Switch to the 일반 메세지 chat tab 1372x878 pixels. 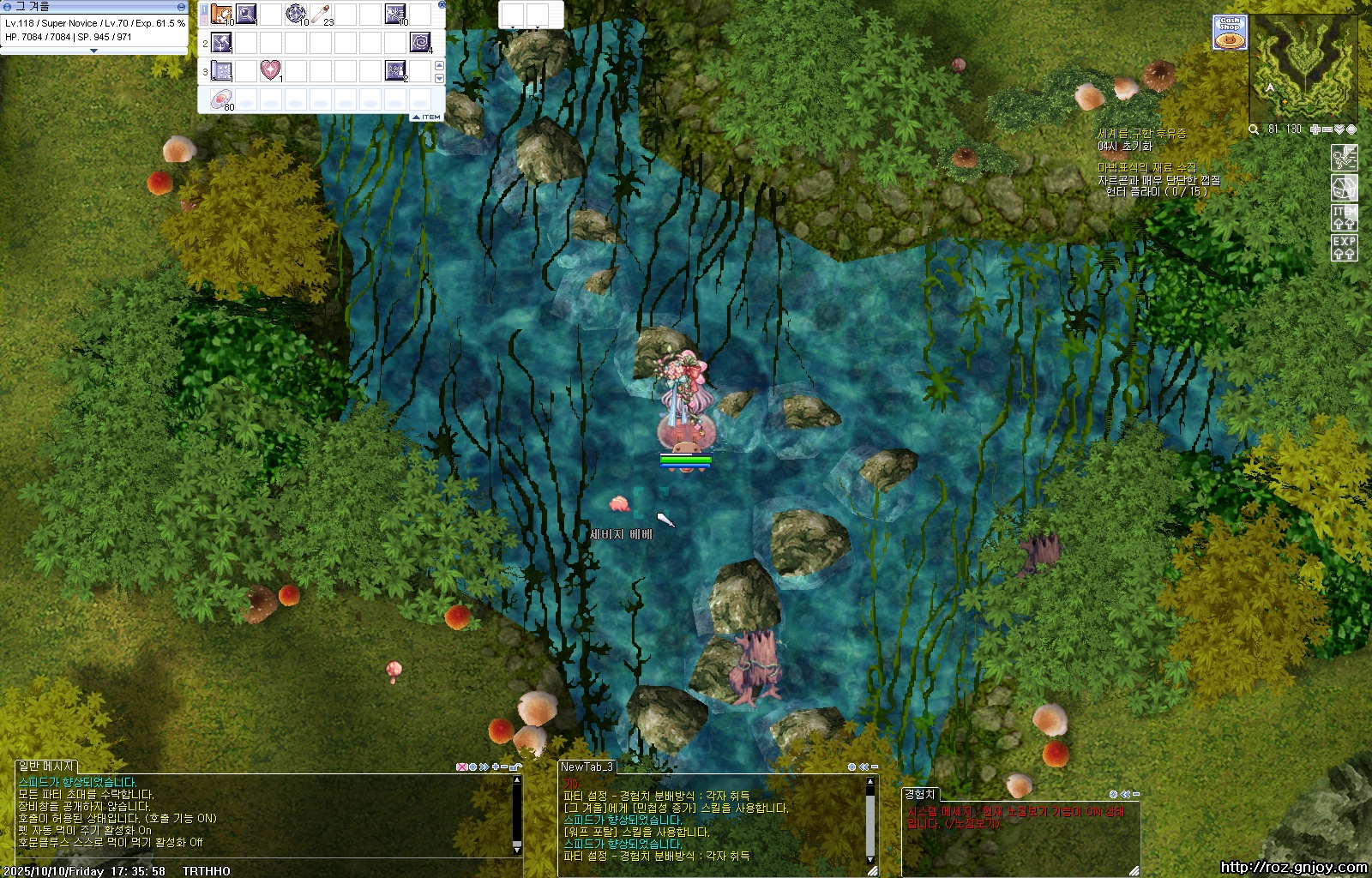(x=46, y=766)
